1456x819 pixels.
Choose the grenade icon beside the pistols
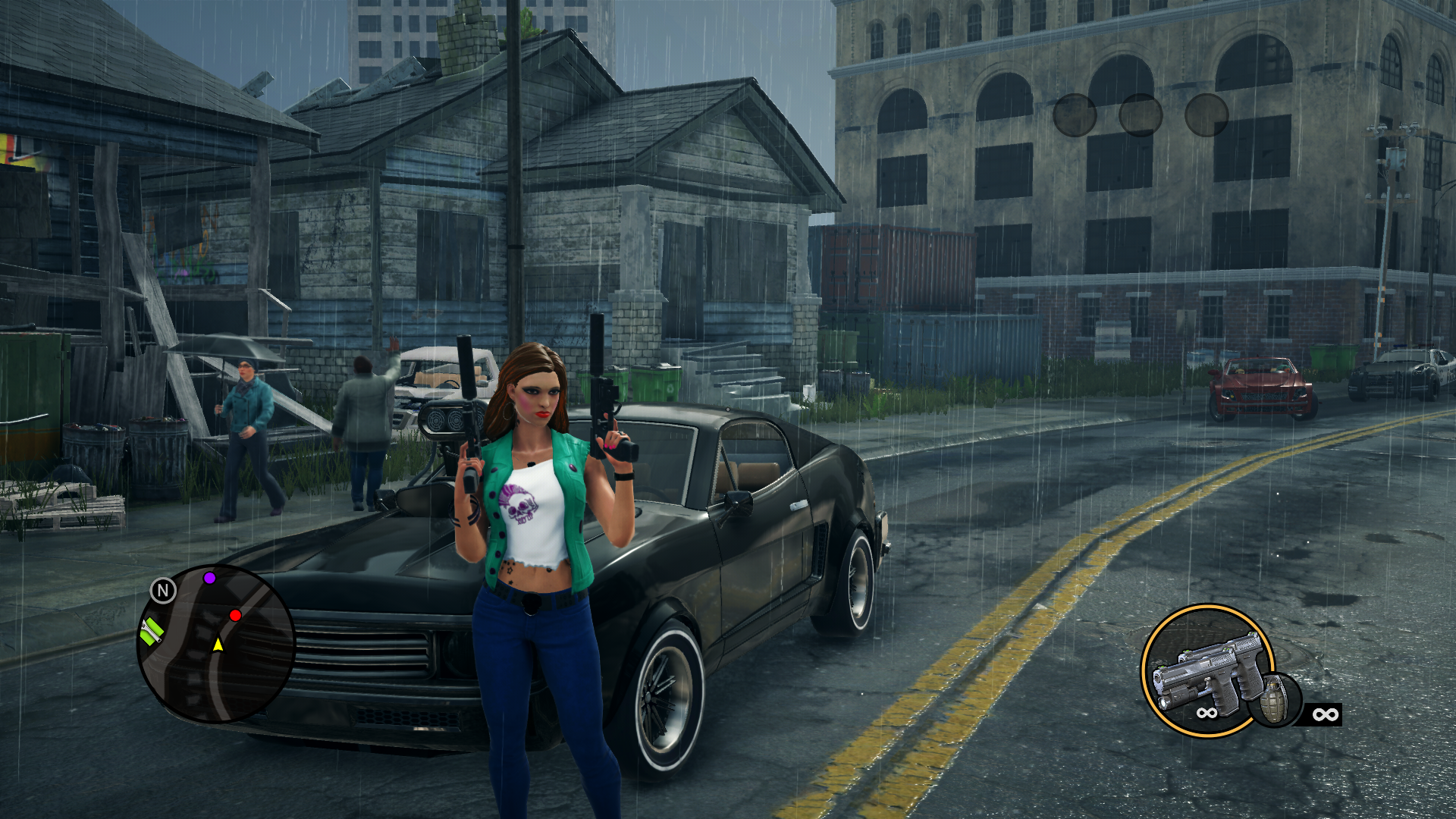point(1276,699)
